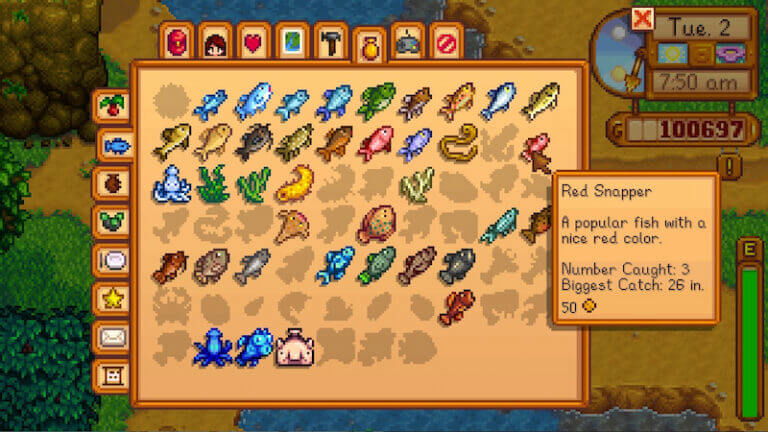Viewport: 768px width, 432px height.
Task: Switch to the character skills tab
Action: (x=216, y=42)
